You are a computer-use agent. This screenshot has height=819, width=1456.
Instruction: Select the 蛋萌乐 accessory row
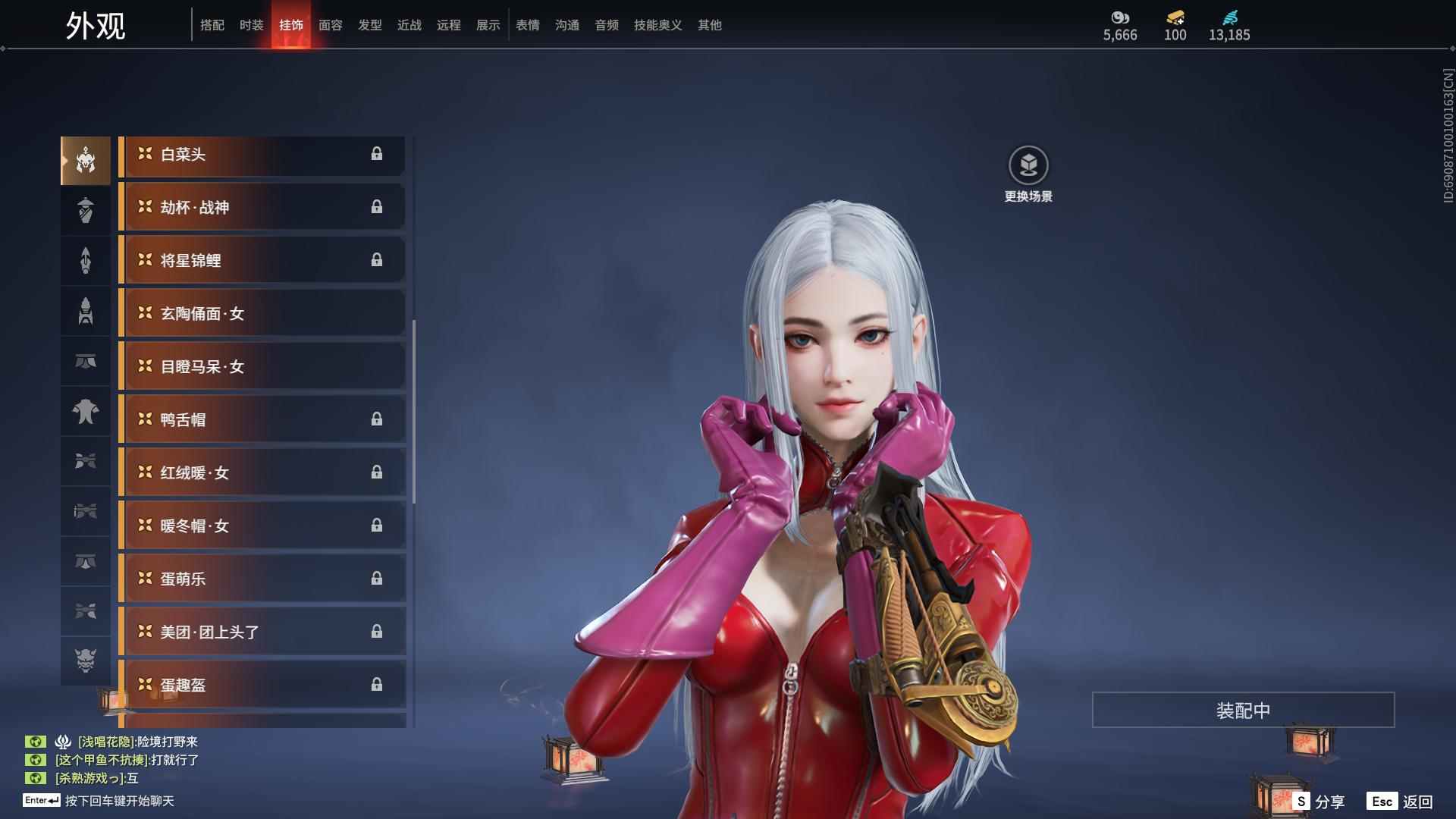262,579
